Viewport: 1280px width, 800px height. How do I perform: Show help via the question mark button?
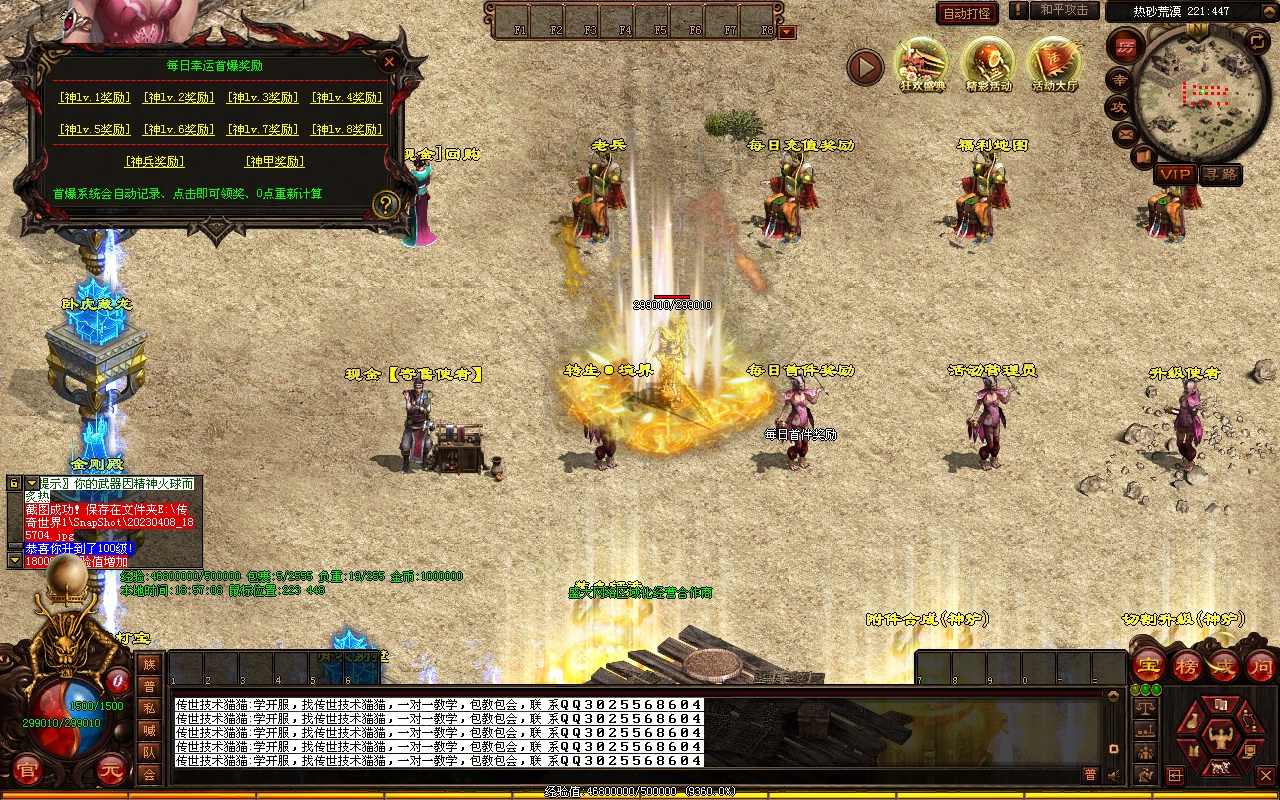pos(386,204)
